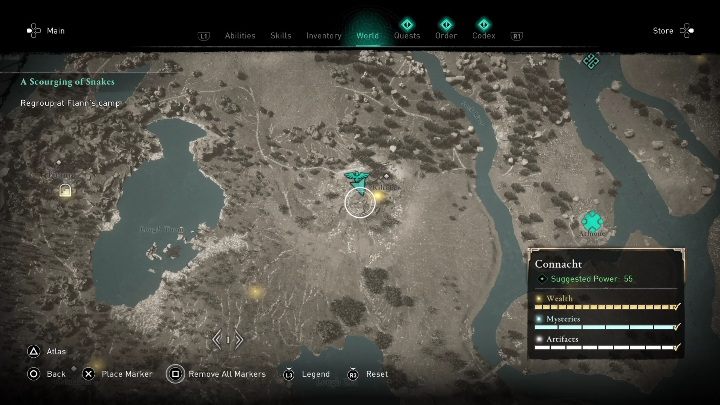Go to the Inventory tab
The height and width of the screenshot is (405, 720).
click(x=323, y=35)
